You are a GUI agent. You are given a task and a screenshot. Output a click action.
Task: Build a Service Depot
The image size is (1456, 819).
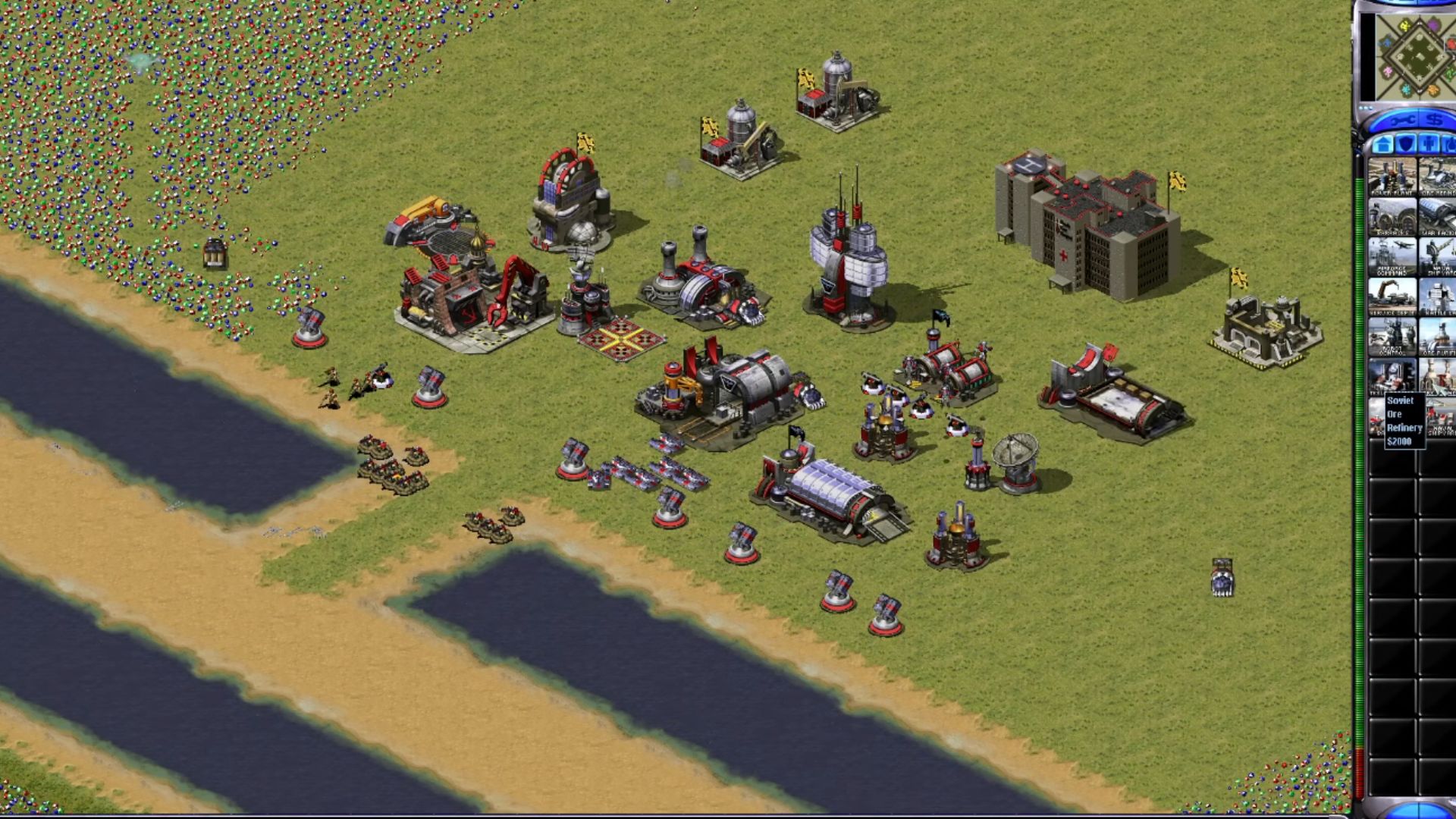[x=1392, y=297]
